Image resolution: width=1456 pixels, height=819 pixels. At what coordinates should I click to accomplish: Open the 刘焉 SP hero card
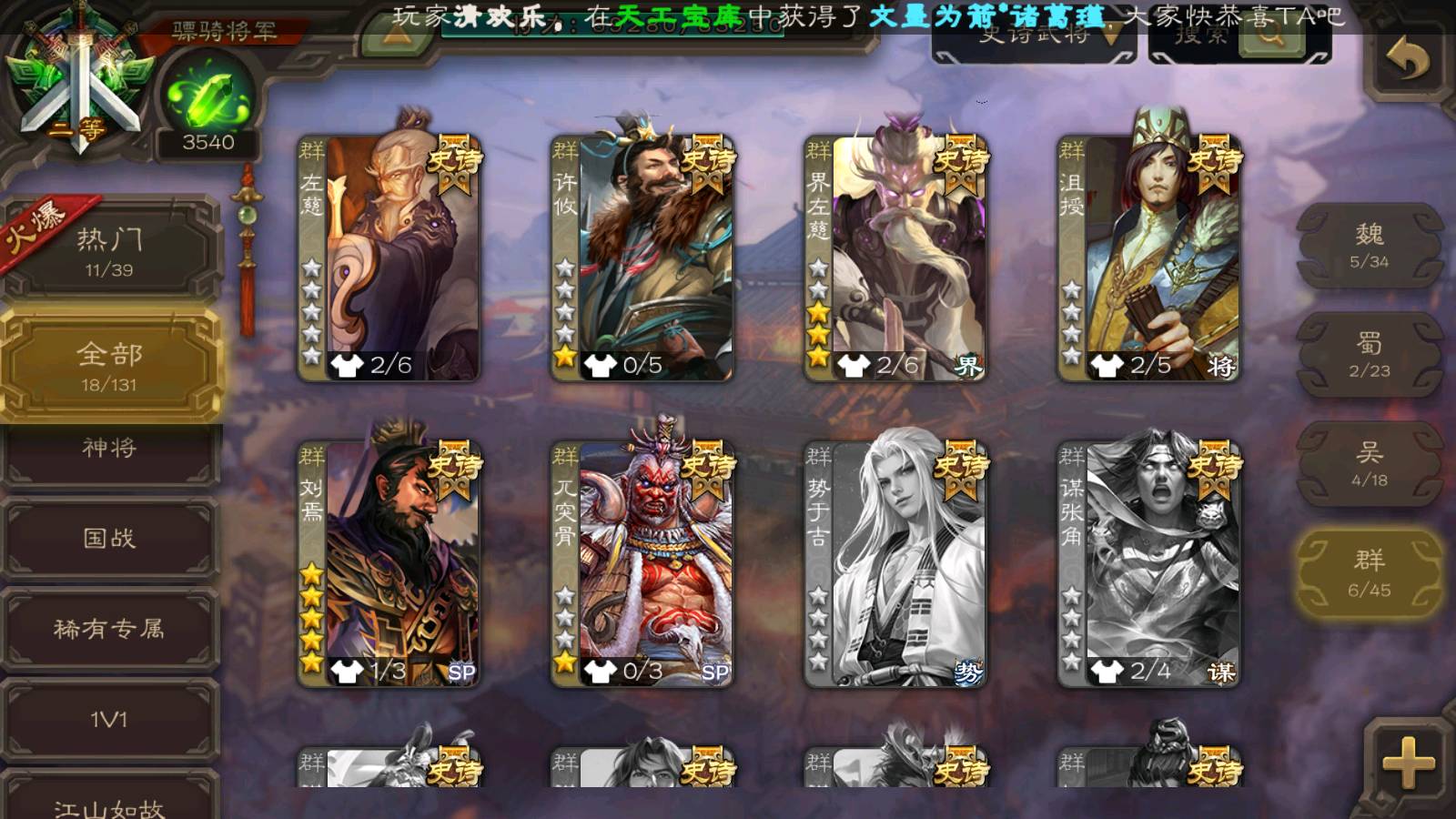pyautogui.click(x=389, y=562)
